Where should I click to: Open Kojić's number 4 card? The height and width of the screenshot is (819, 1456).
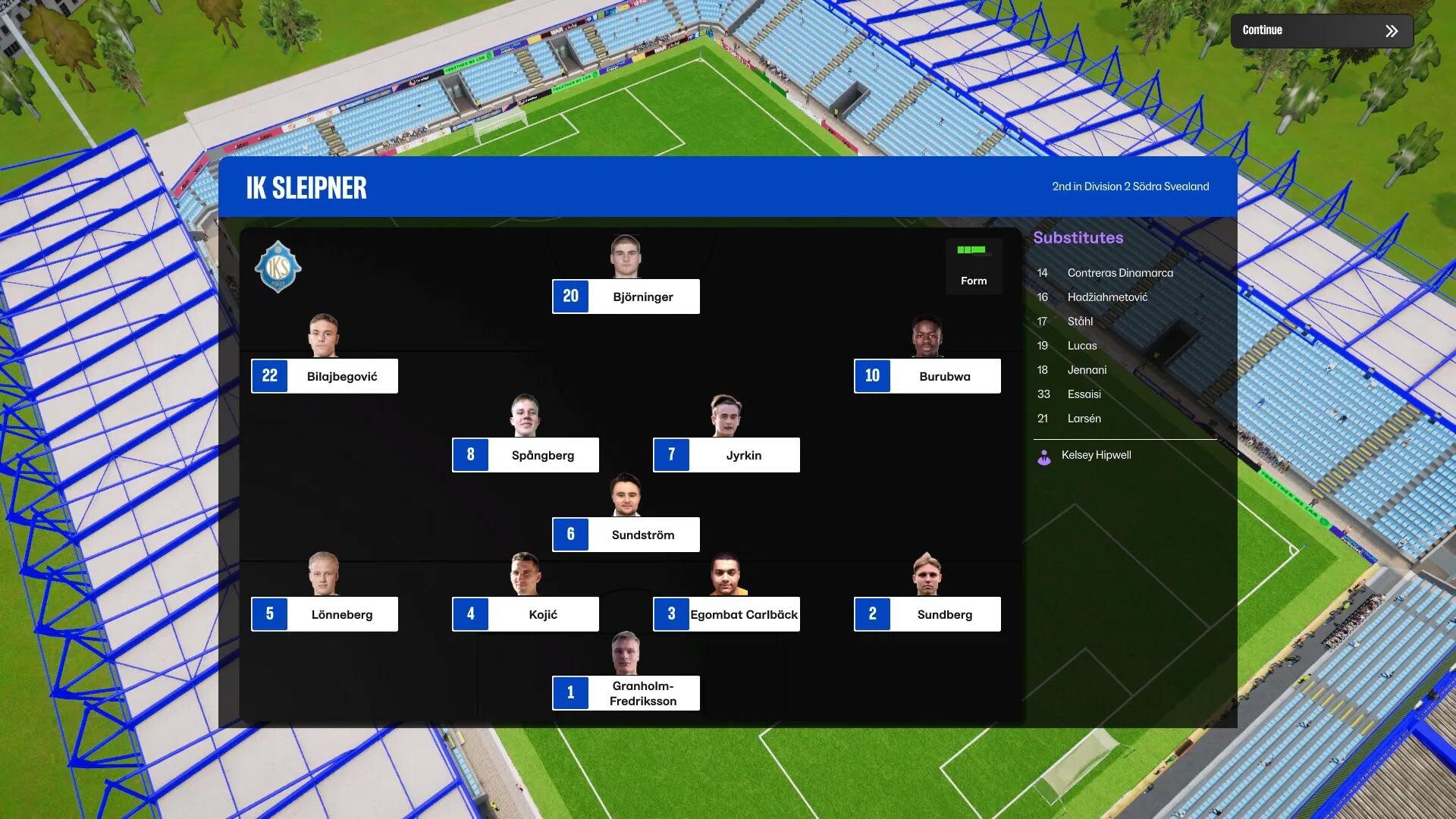[x=526, y=614]
